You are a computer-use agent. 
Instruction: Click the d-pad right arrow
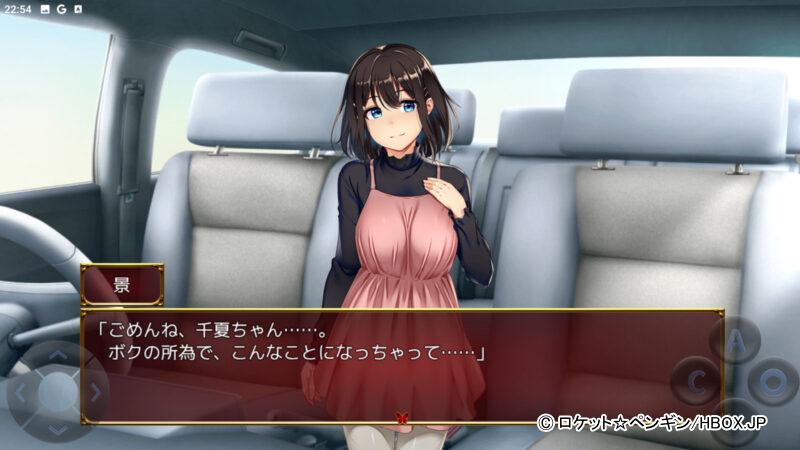(95, 392)
